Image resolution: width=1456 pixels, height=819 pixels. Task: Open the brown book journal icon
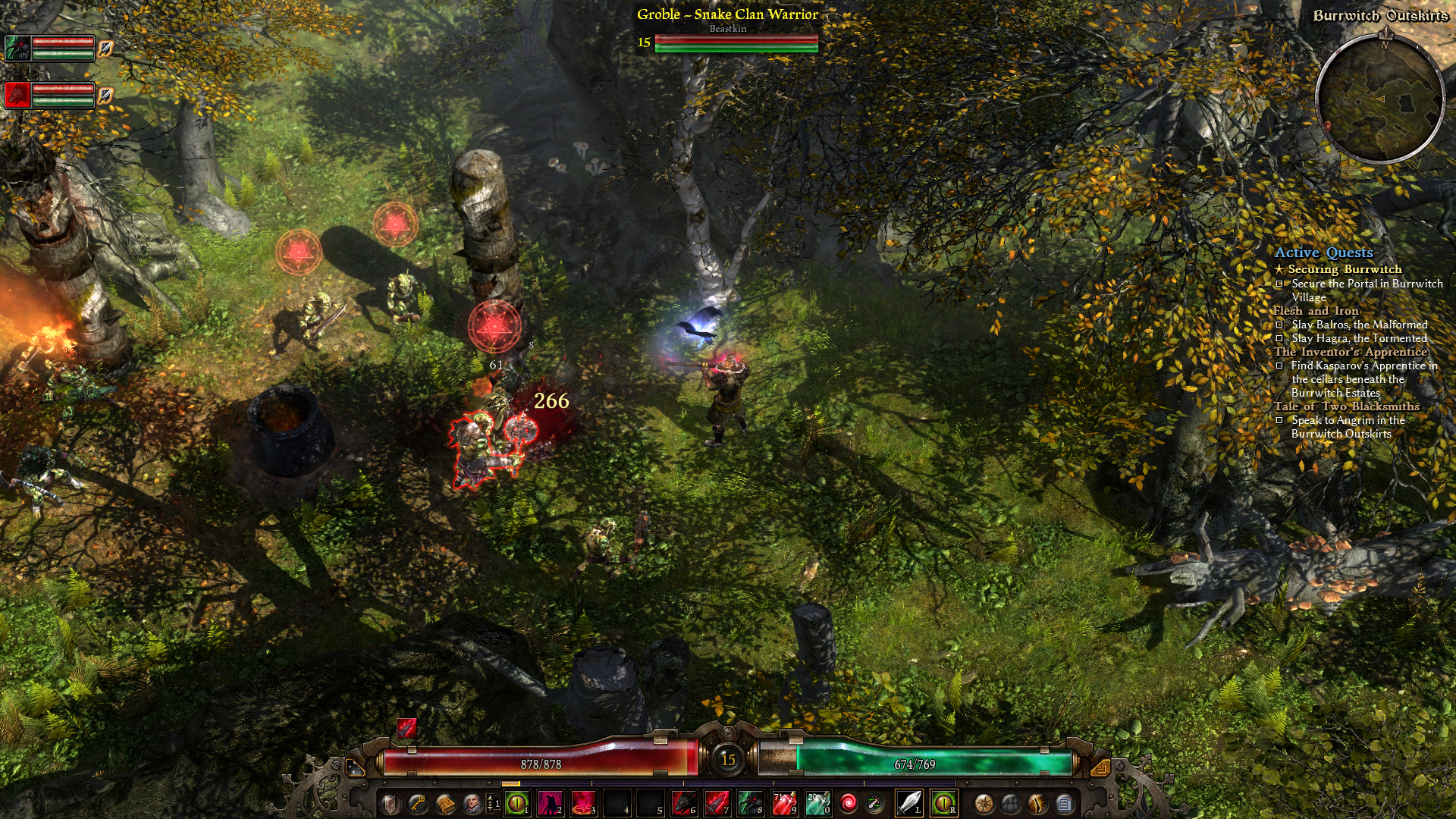444,803
